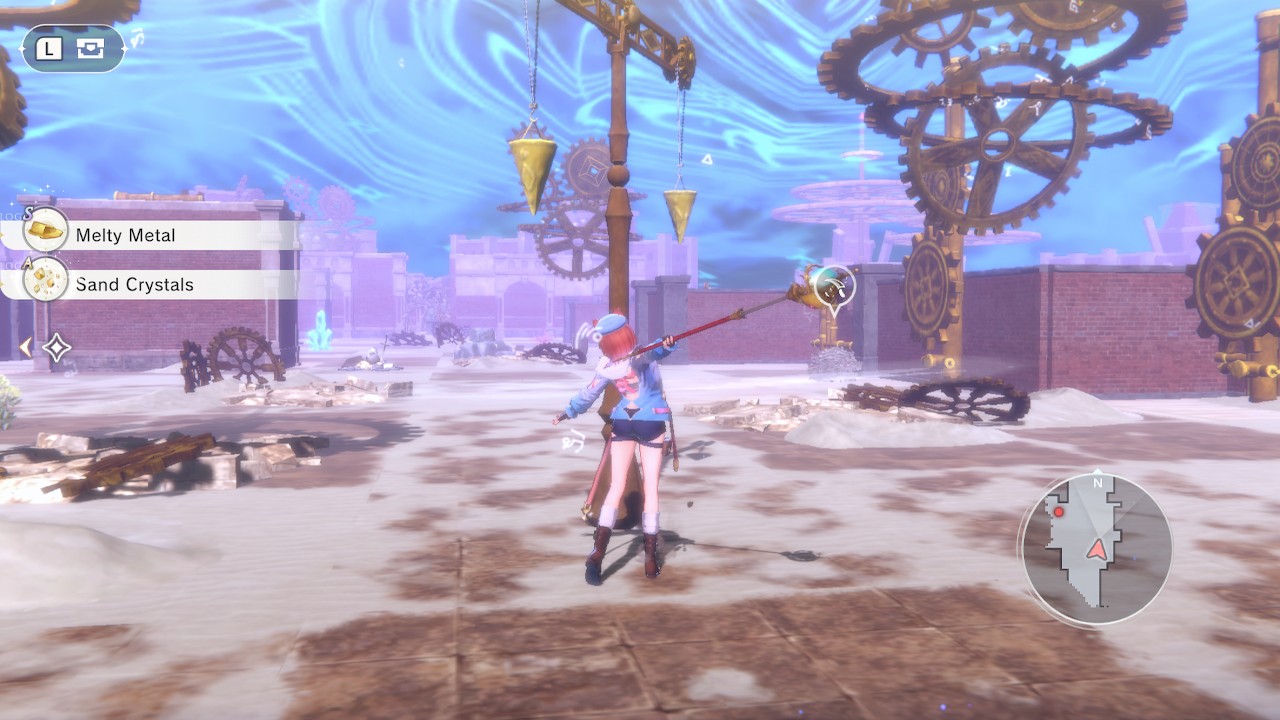1280x720 pixels.
Task: Click the S quality badge on Melty Metal
Action: tap(28, 212)
